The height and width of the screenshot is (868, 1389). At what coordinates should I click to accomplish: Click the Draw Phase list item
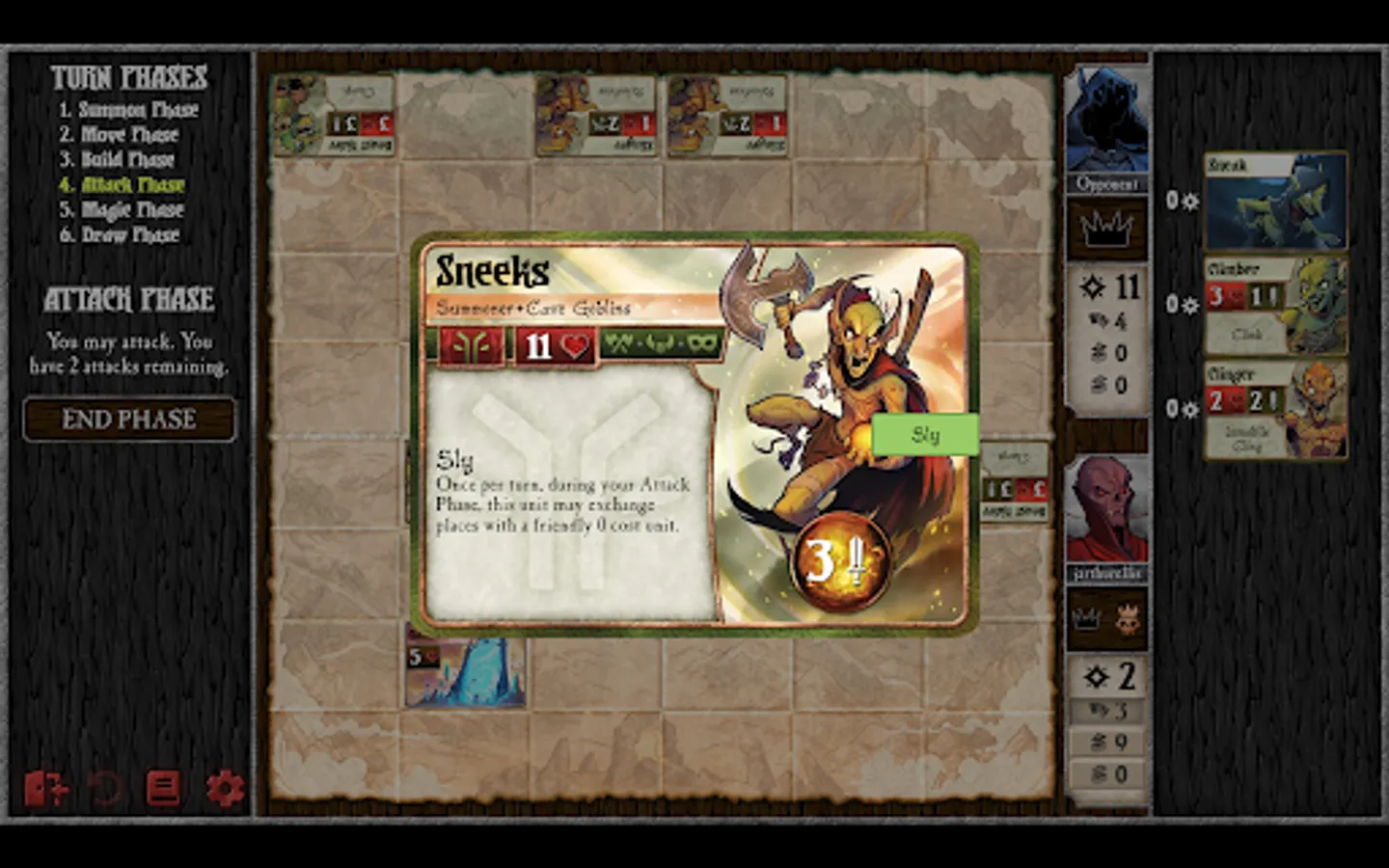coord(130,235)
